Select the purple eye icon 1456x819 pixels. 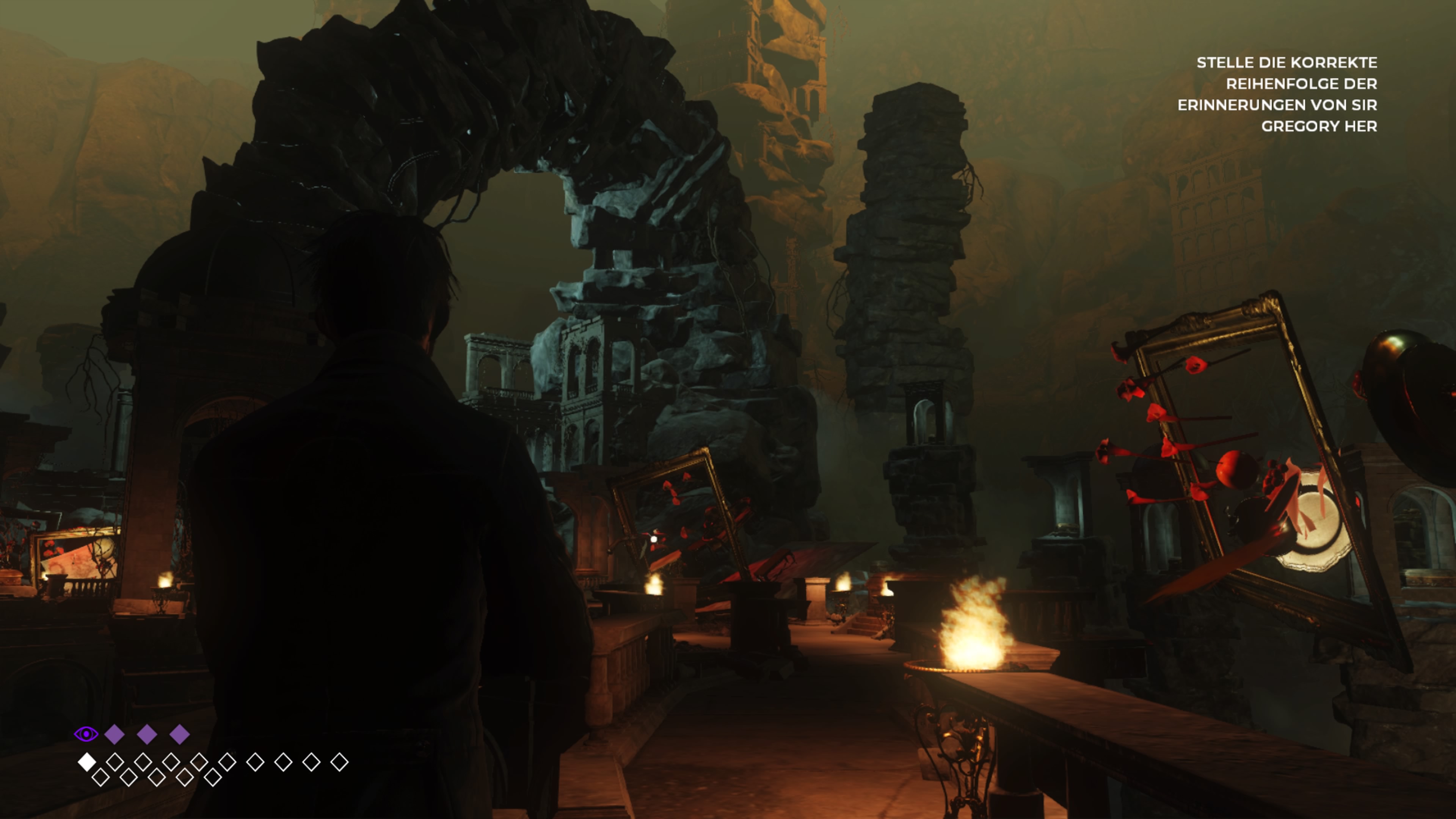click(86, 734)
